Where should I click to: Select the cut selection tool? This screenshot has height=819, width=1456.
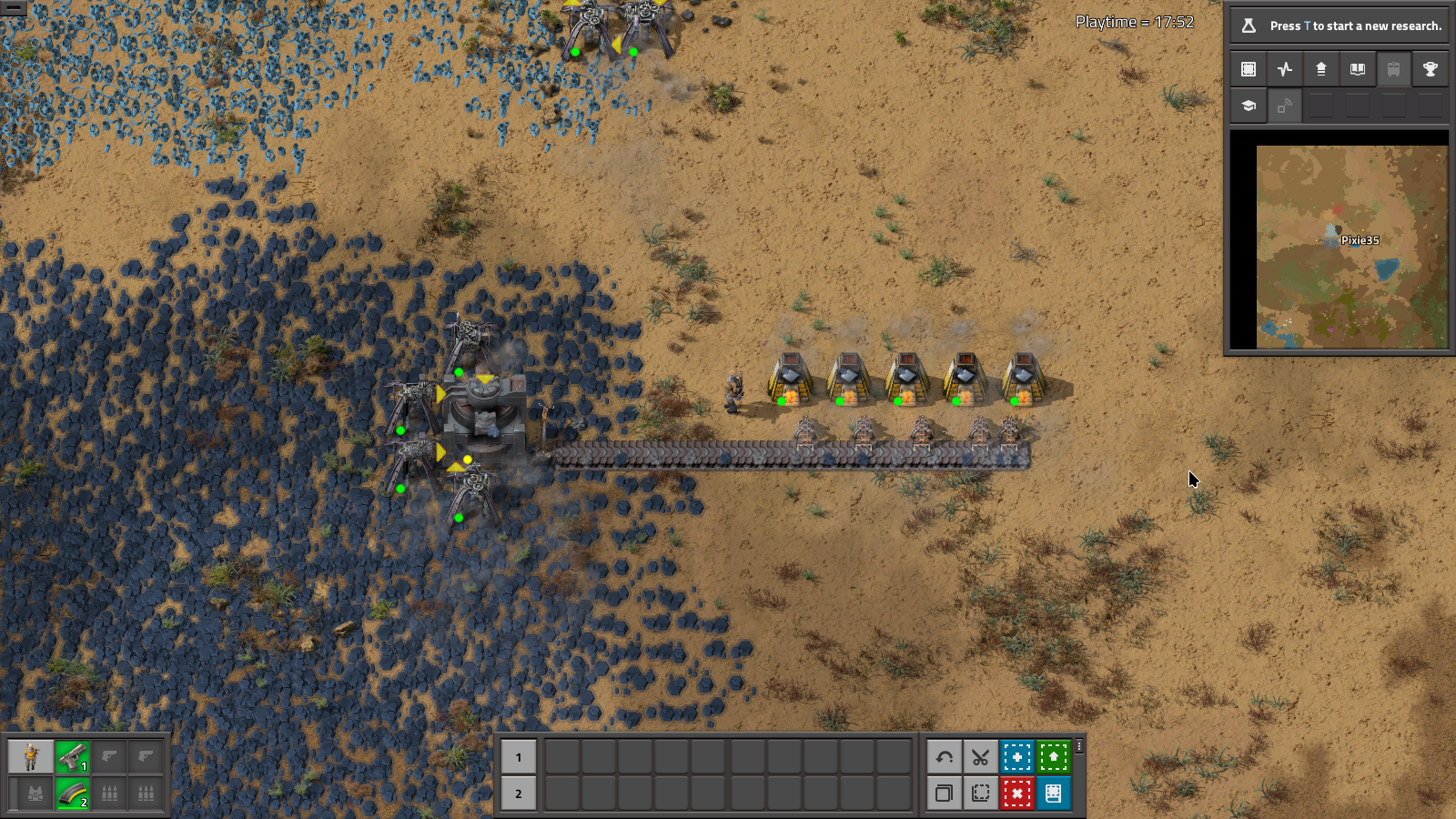981,756
